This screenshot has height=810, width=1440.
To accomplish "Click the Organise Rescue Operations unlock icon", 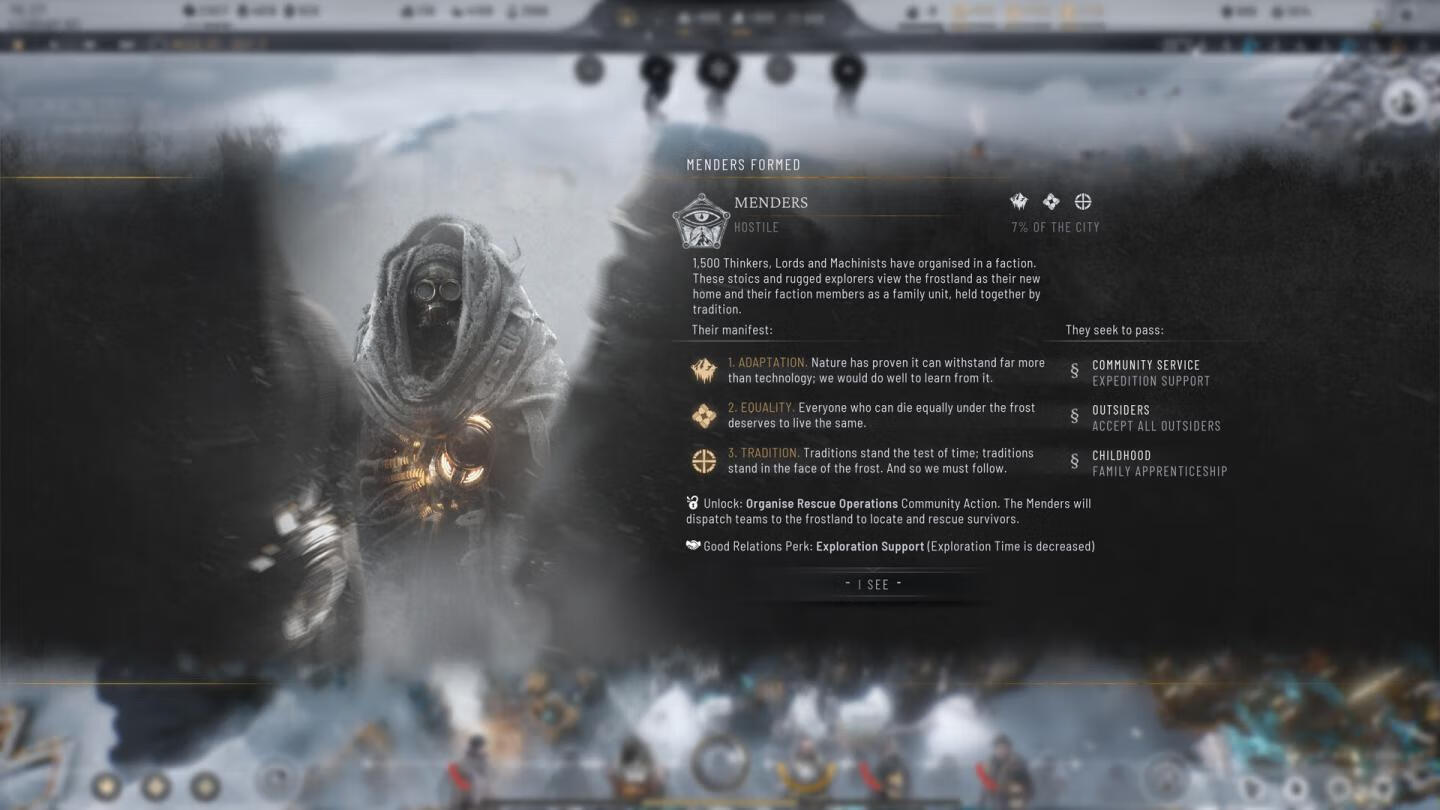I will [693, 503].
